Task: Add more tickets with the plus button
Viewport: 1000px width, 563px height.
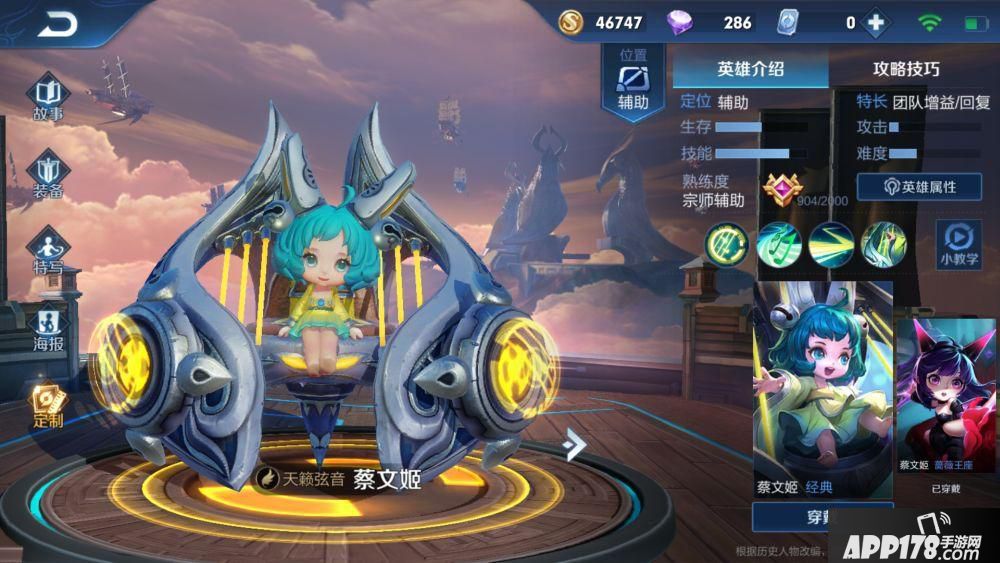Action: coord(877,22)
